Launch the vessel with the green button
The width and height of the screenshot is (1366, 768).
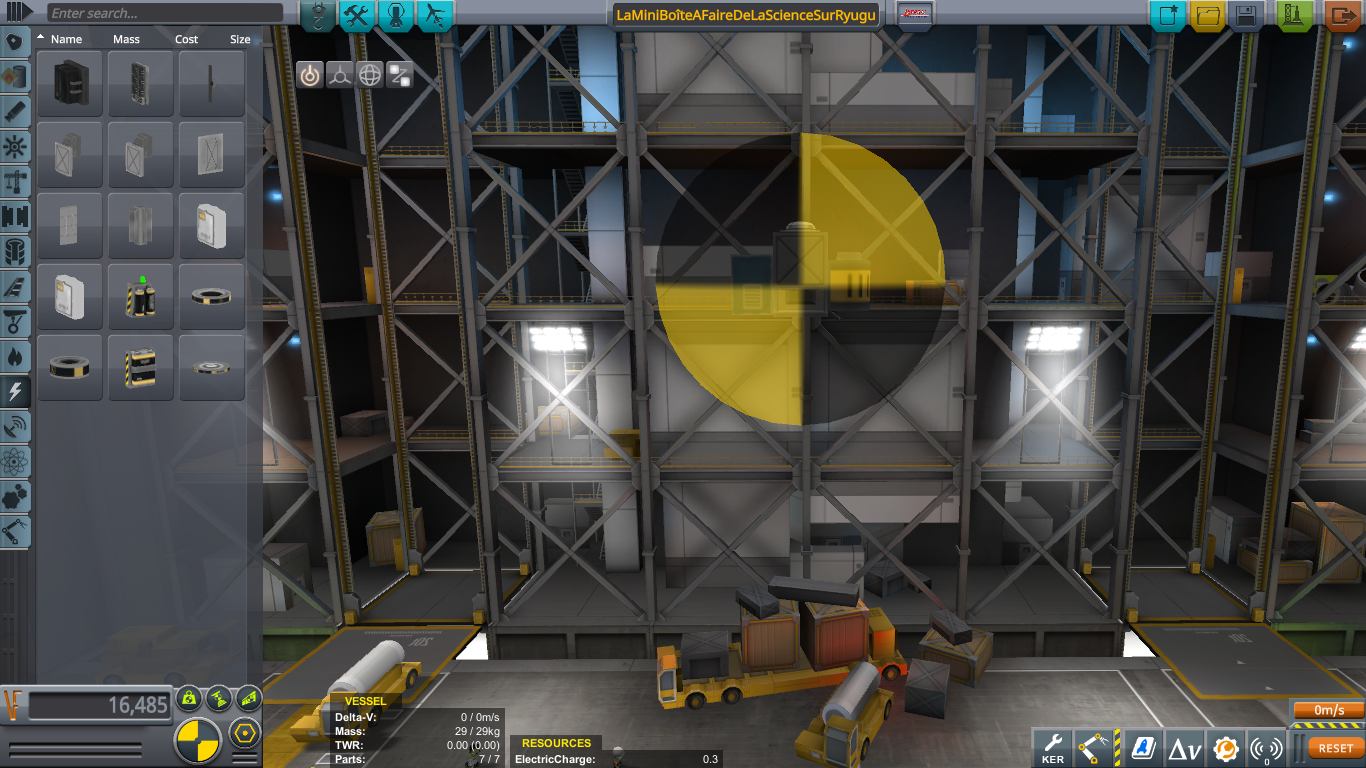(1296, 16)
